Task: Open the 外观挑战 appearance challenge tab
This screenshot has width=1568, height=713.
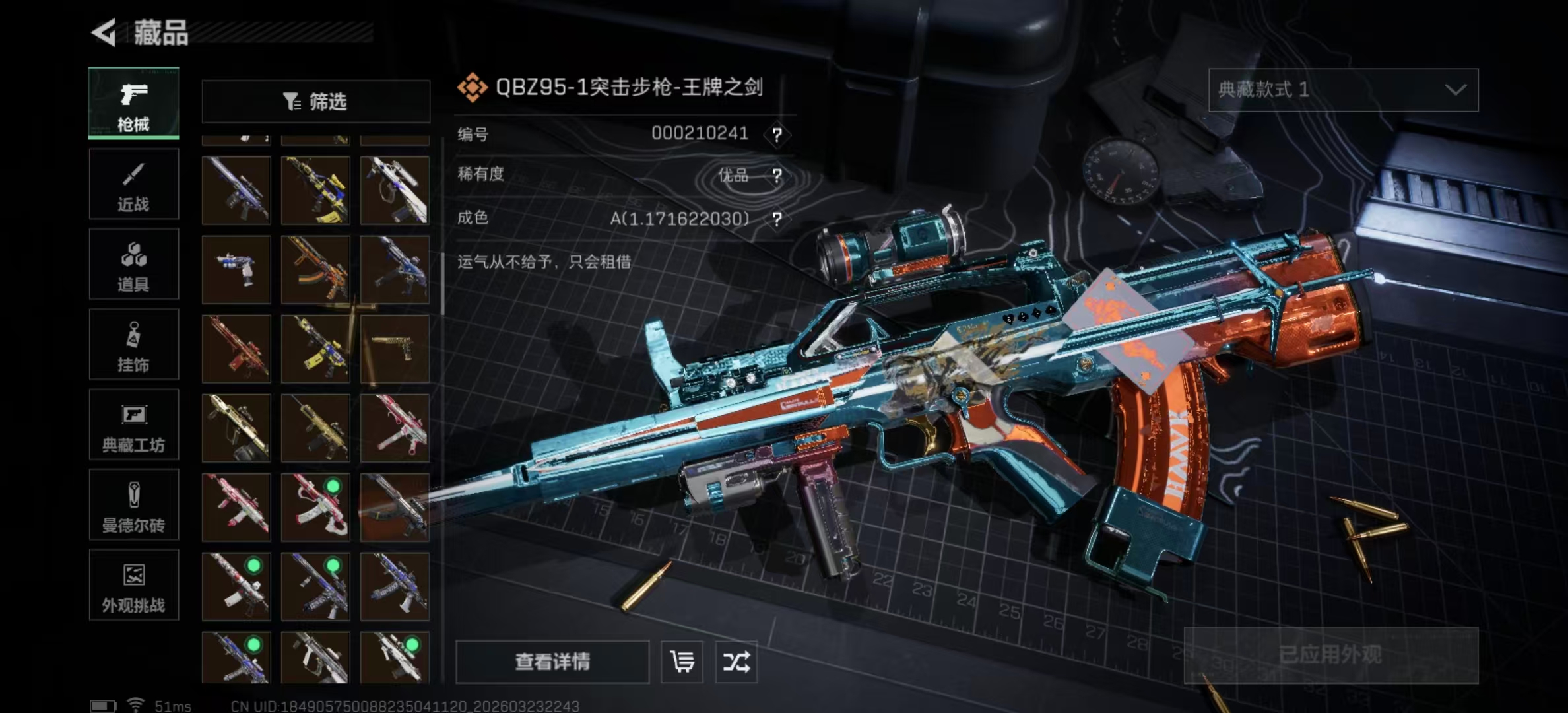Action: click(x=133, y=585)
